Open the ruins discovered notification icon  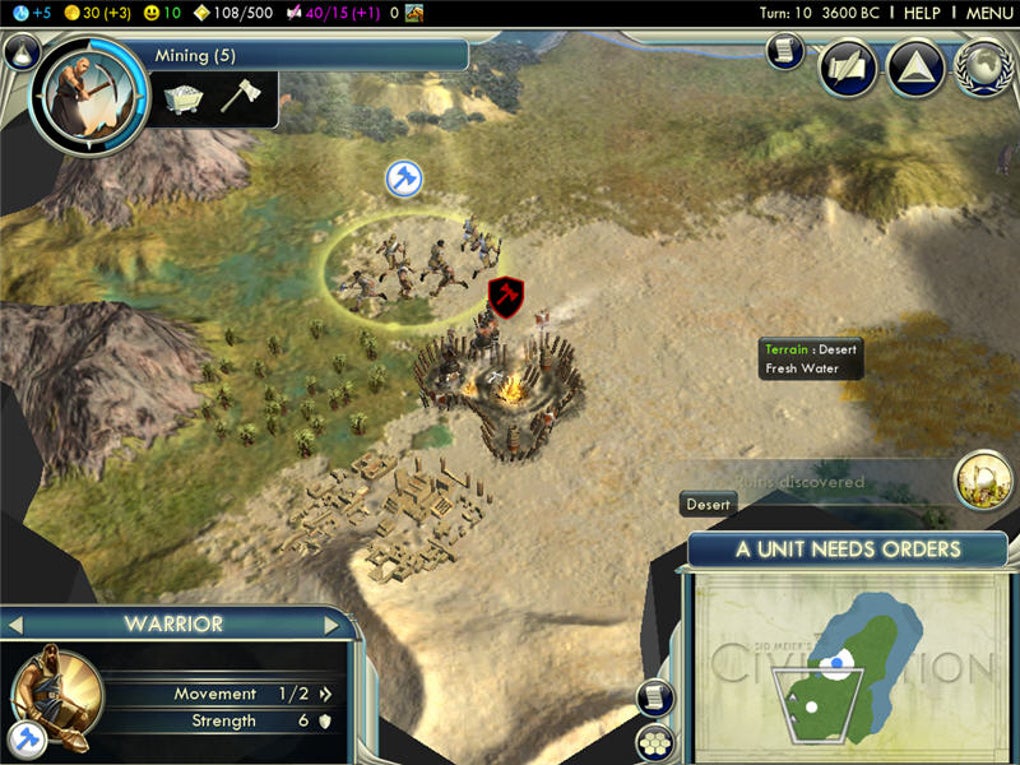(984, 481)
